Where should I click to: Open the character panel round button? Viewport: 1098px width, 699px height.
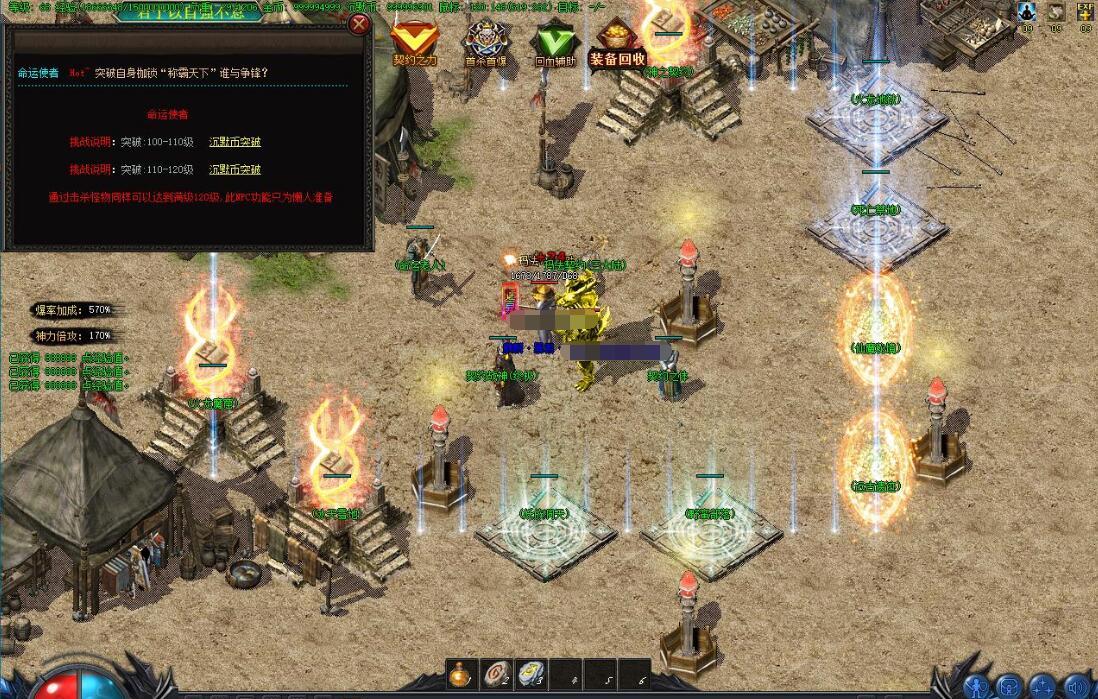coord(977,687)
